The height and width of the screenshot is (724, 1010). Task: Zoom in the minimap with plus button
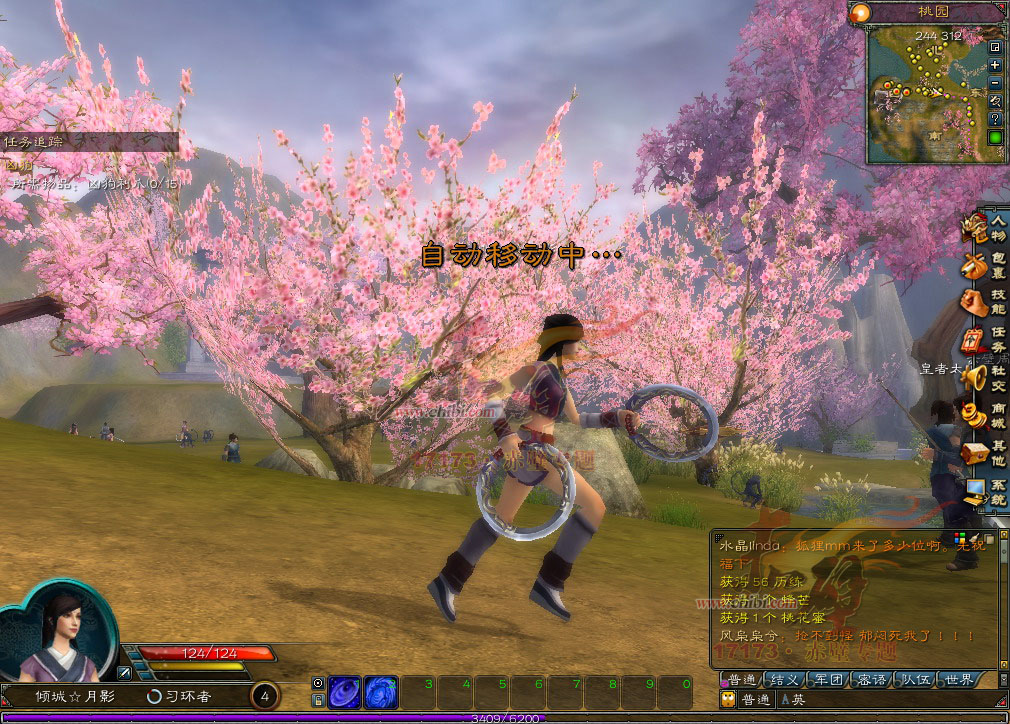point(995,65)
